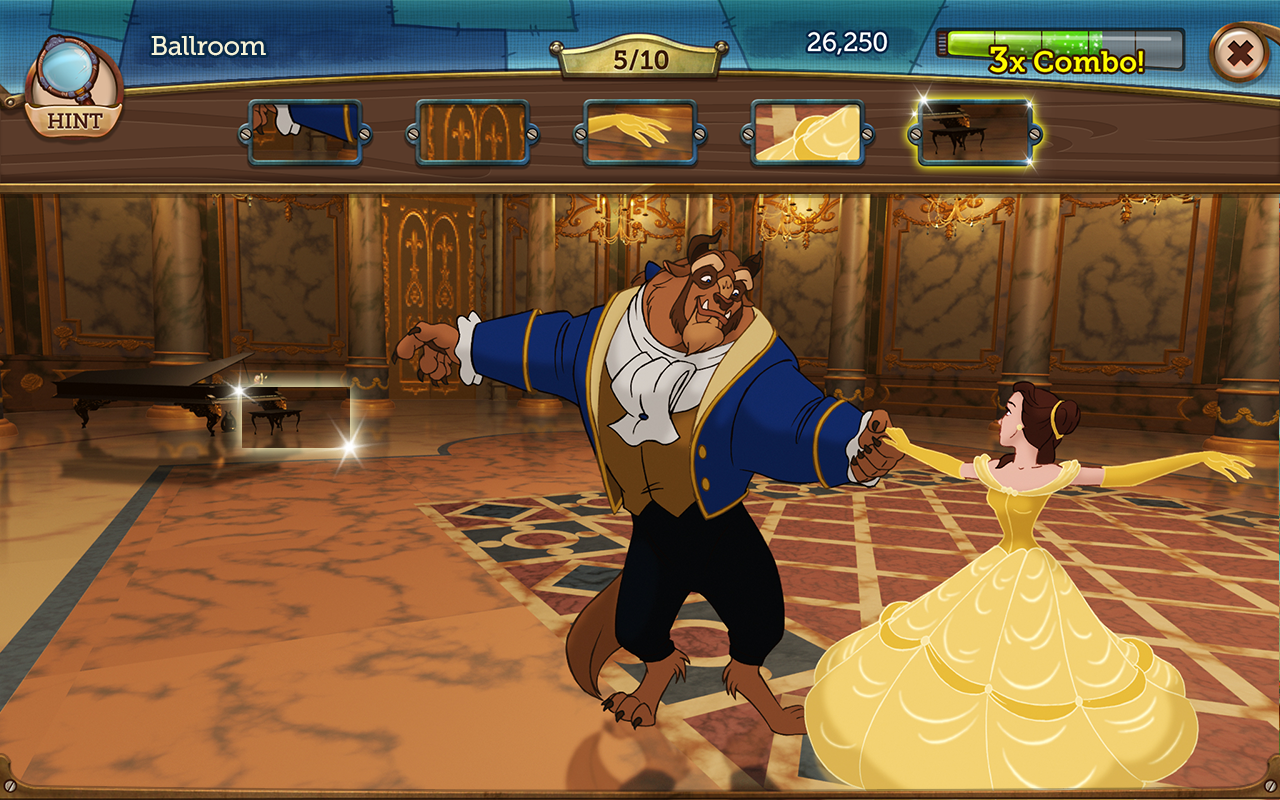Select the blue sleeve cuff clue thumbnail
Image resolution: width=1280 pixels, height=800 pixels.
tap(305, 132)
